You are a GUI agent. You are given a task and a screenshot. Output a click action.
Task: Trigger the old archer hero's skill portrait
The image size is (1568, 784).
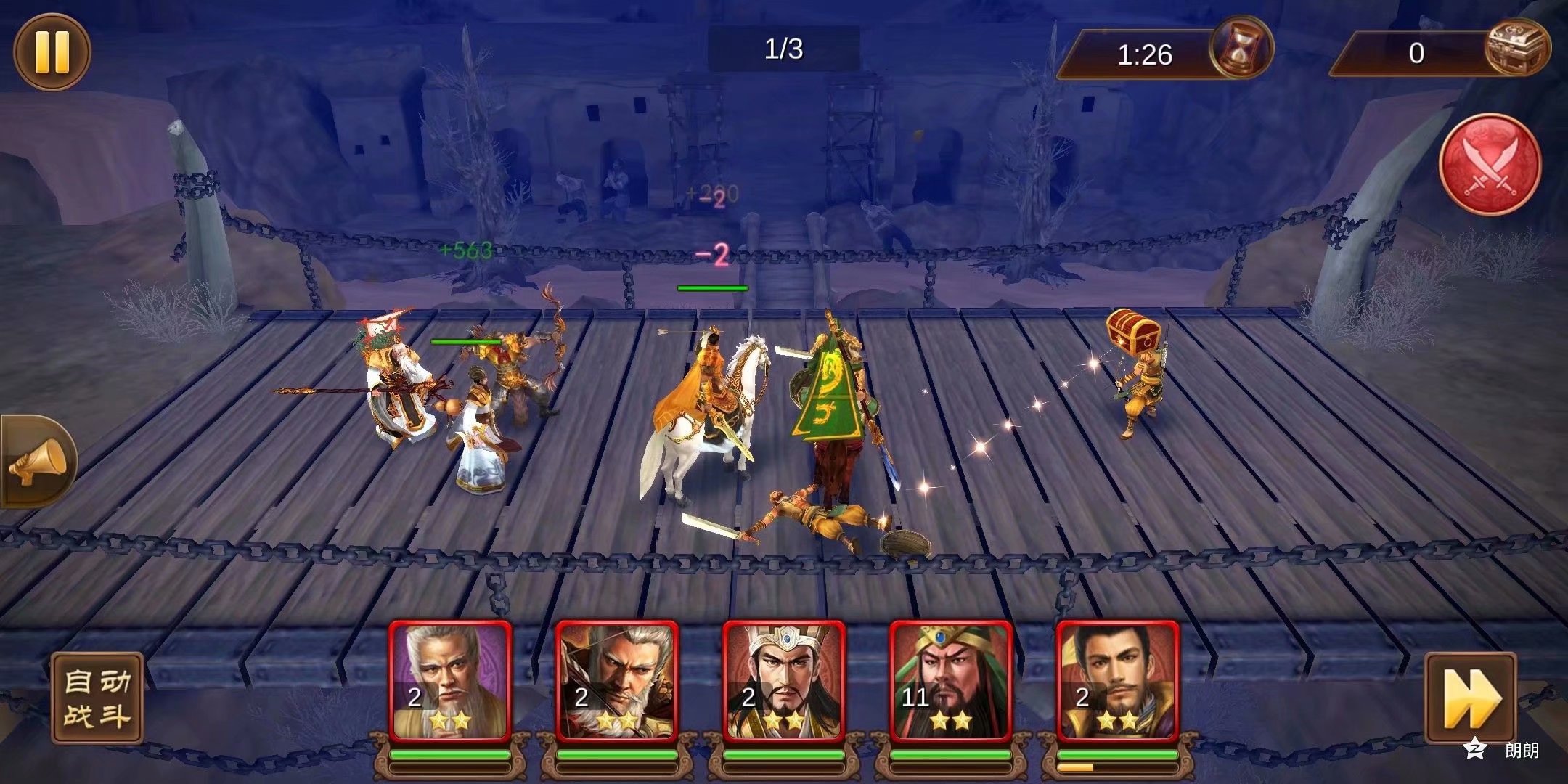click(616, 680)
